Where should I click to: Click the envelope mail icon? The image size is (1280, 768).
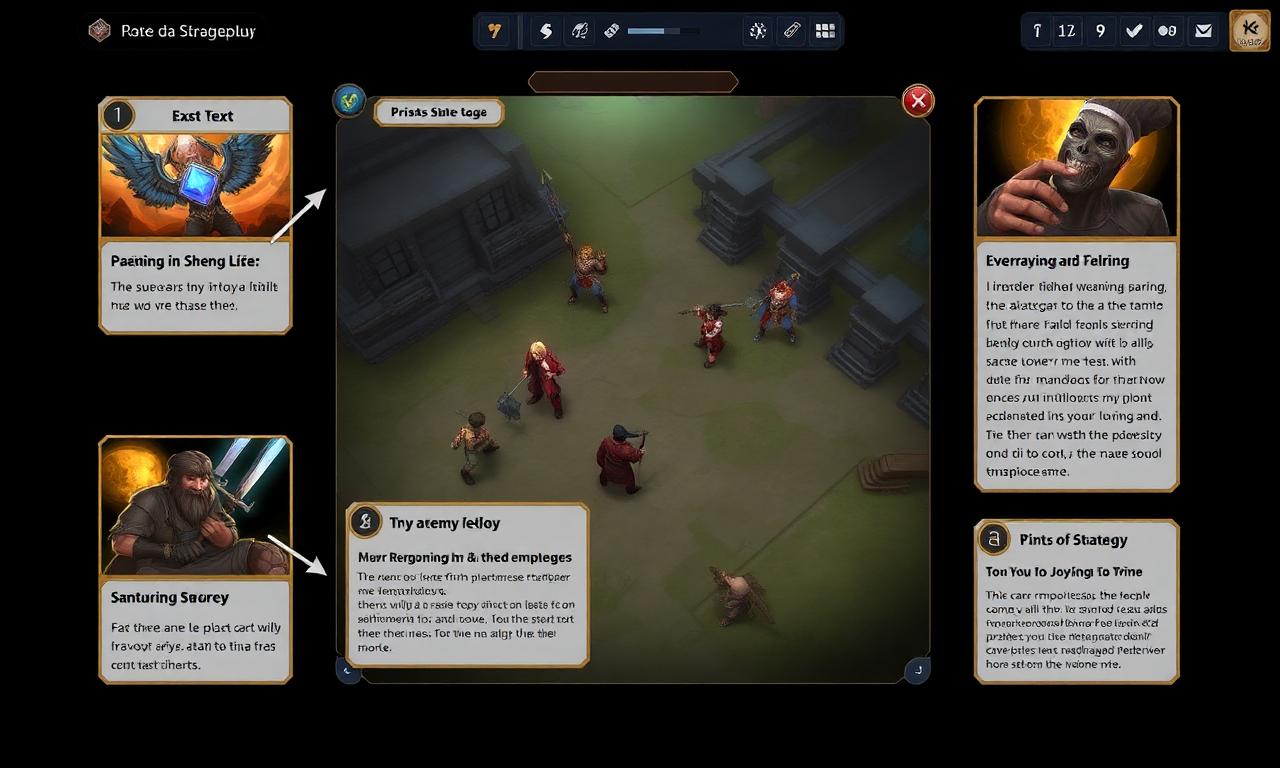[1204, 31]
